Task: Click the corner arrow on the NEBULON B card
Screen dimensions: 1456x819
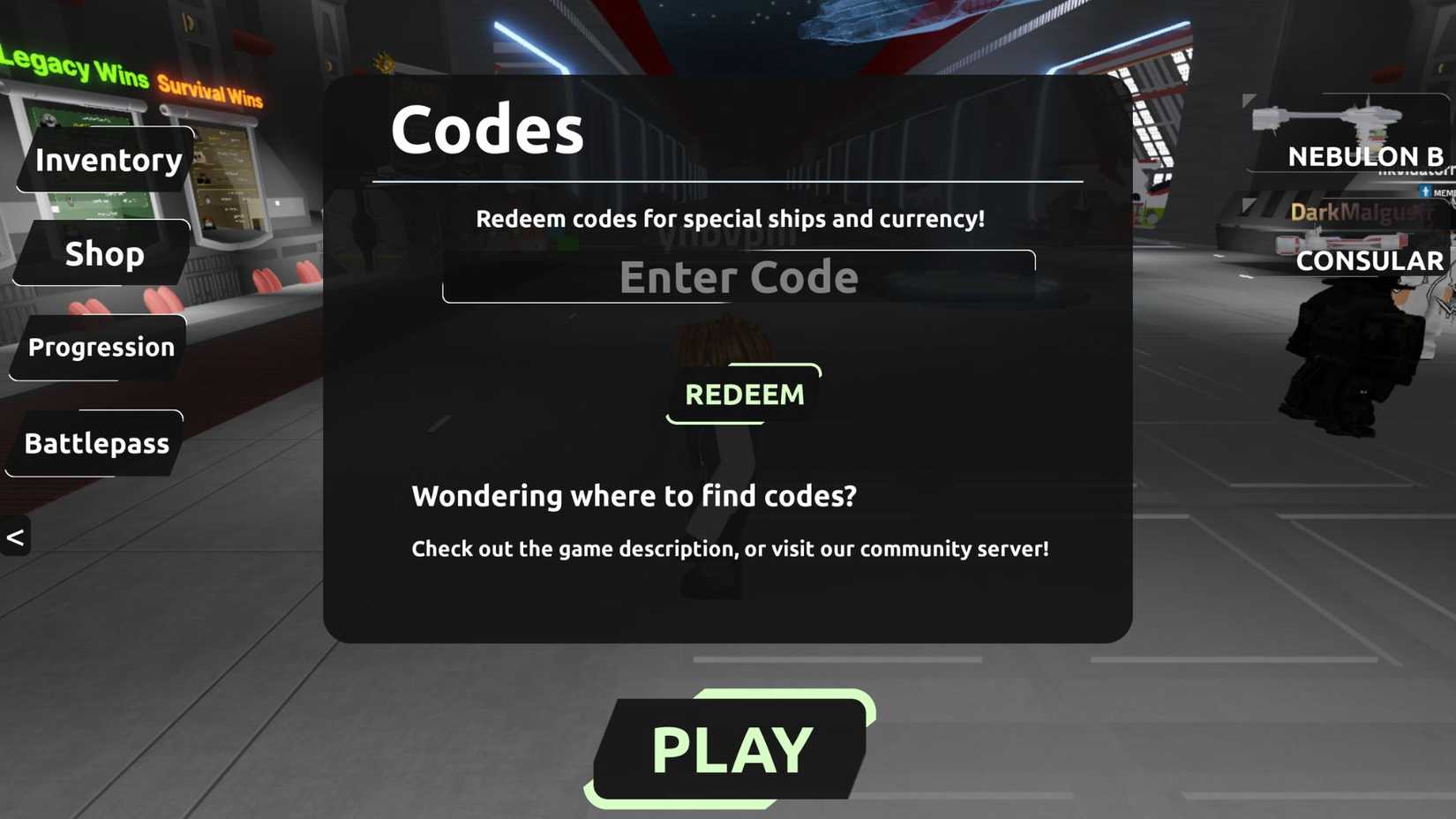Action: 1250,100
